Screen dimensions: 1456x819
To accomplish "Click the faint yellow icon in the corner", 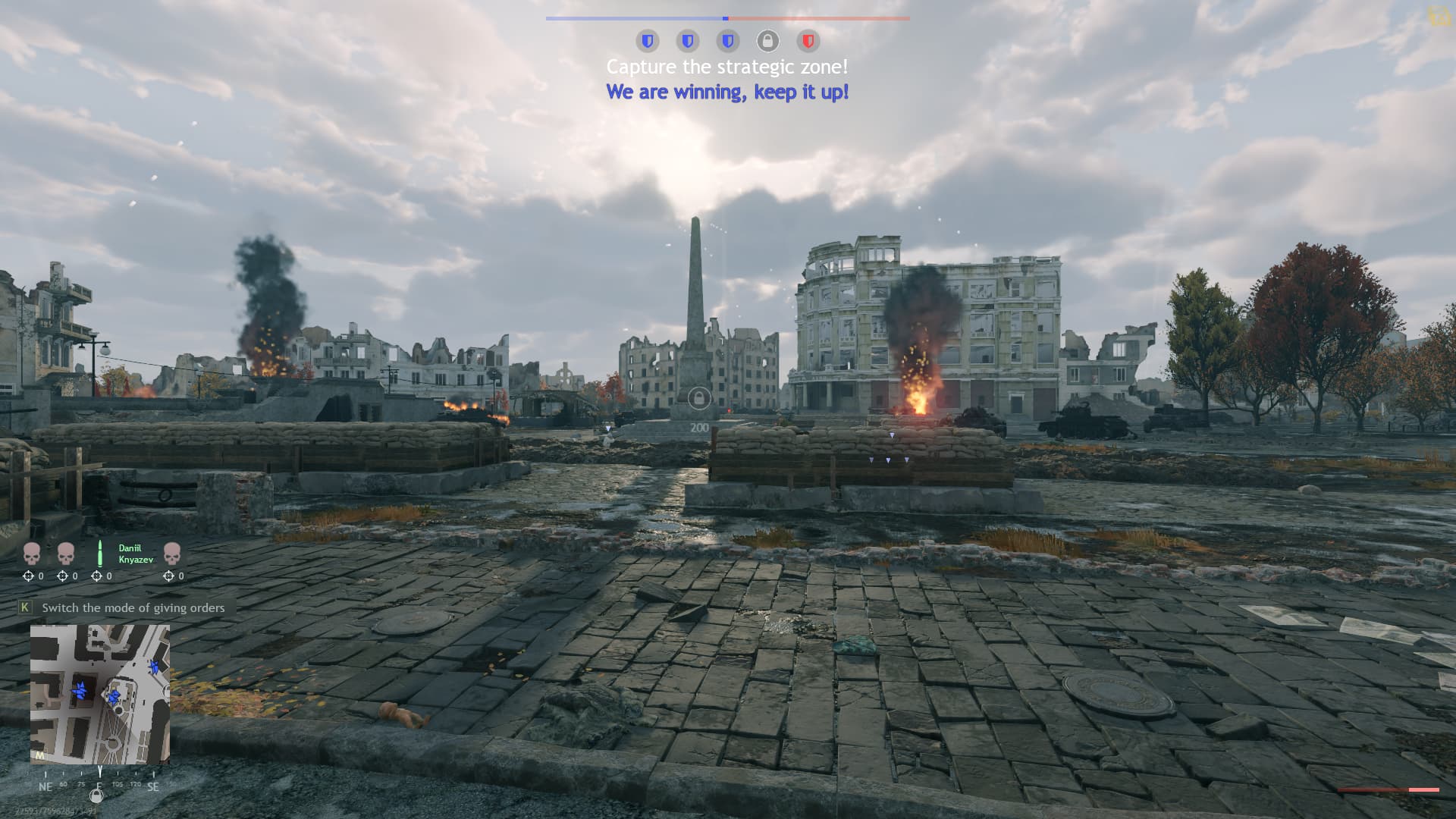I will (x=1438, y=15).
